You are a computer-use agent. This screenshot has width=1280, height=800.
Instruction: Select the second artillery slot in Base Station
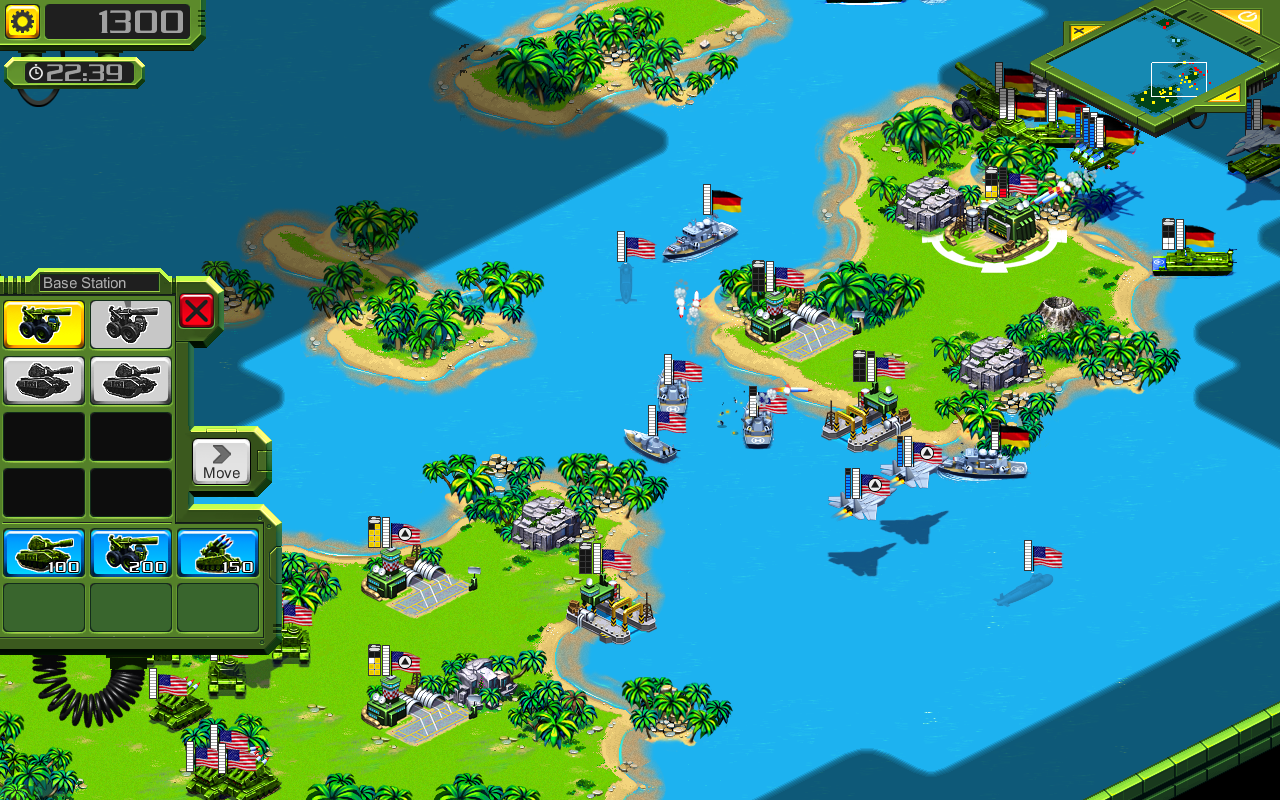pyautogui.click(x=130, y=324)
